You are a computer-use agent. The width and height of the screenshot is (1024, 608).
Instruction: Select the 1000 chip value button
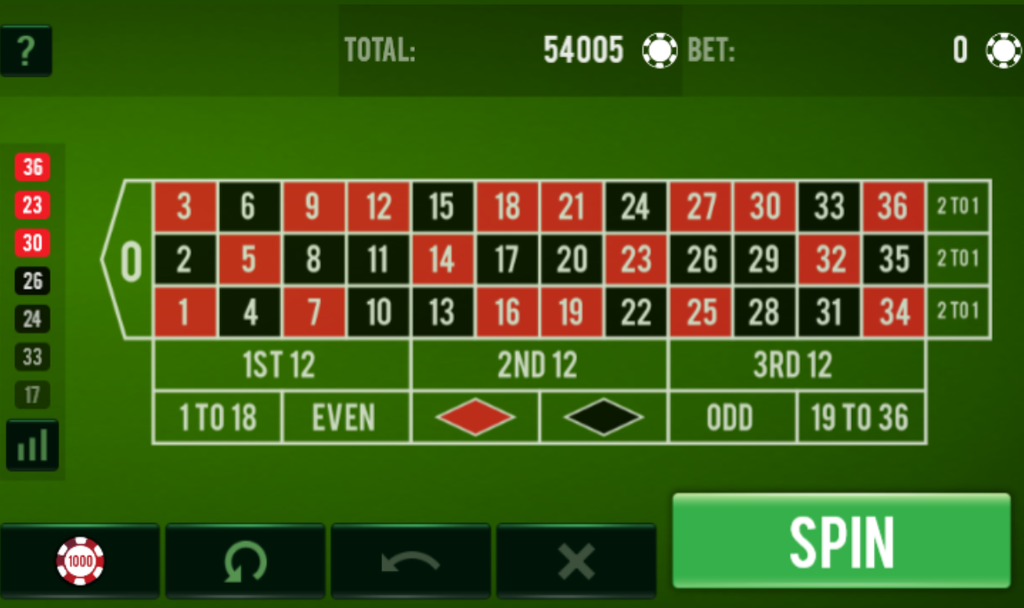80,561
